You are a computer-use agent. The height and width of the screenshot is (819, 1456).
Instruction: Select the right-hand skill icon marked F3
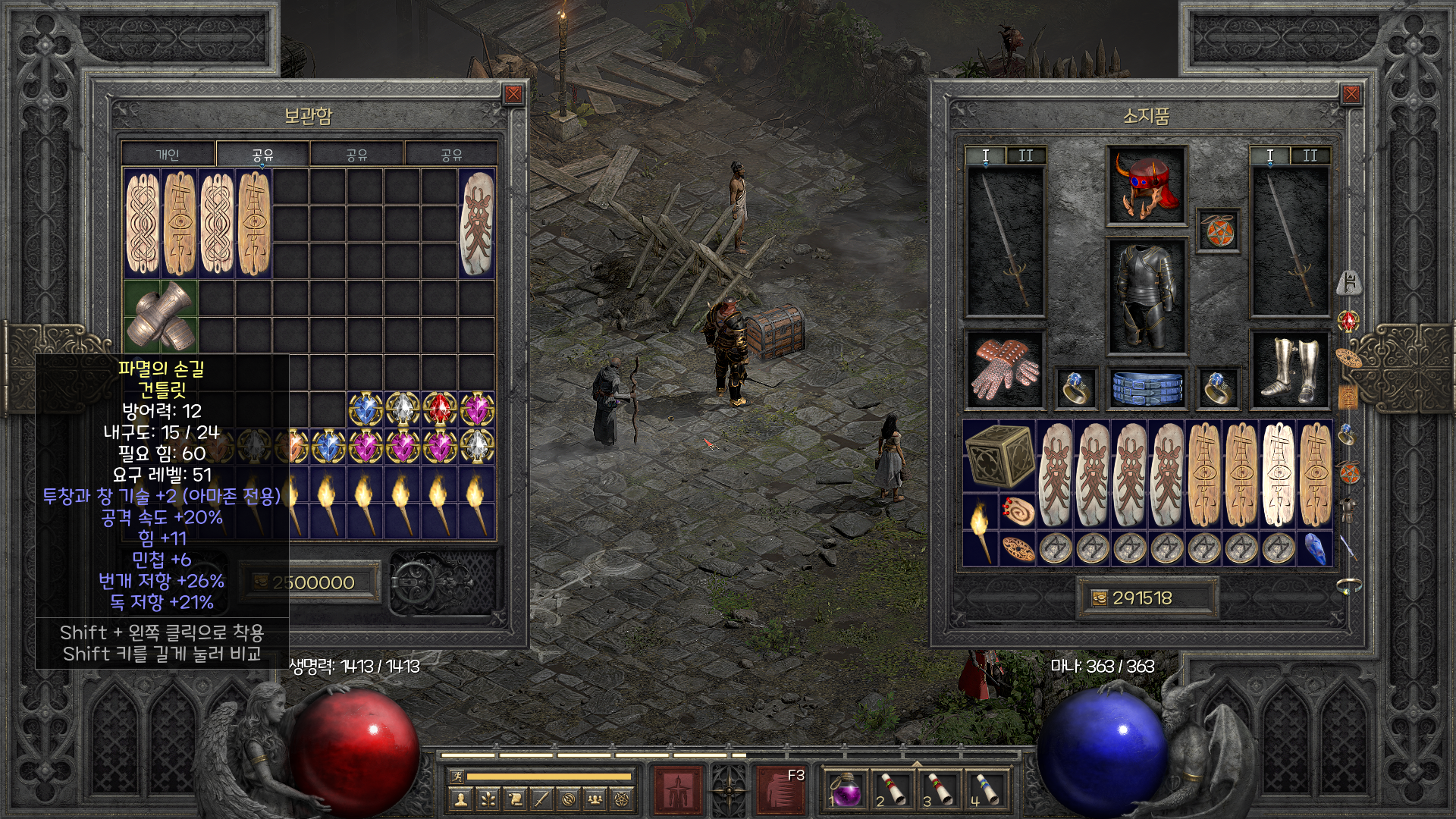tap(781, 789)
